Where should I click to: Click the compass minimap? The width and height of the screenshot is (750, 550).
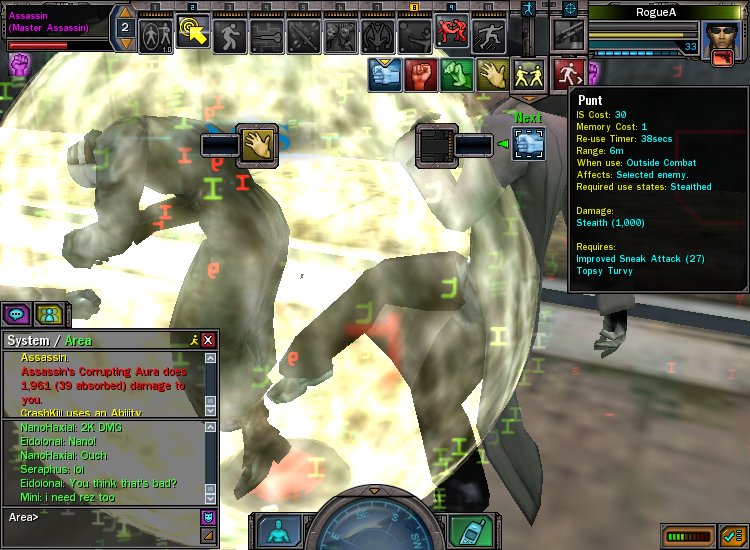(374, 525)
